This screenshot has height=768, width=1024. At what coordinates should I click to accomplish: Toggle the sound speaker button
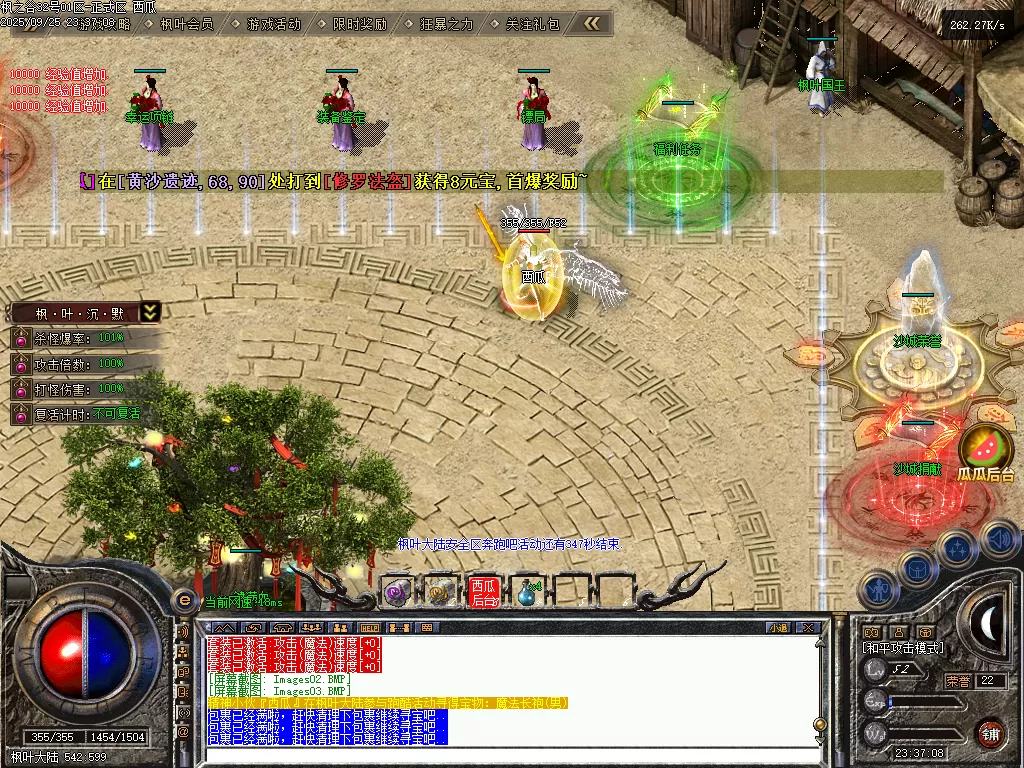(999, 538)
